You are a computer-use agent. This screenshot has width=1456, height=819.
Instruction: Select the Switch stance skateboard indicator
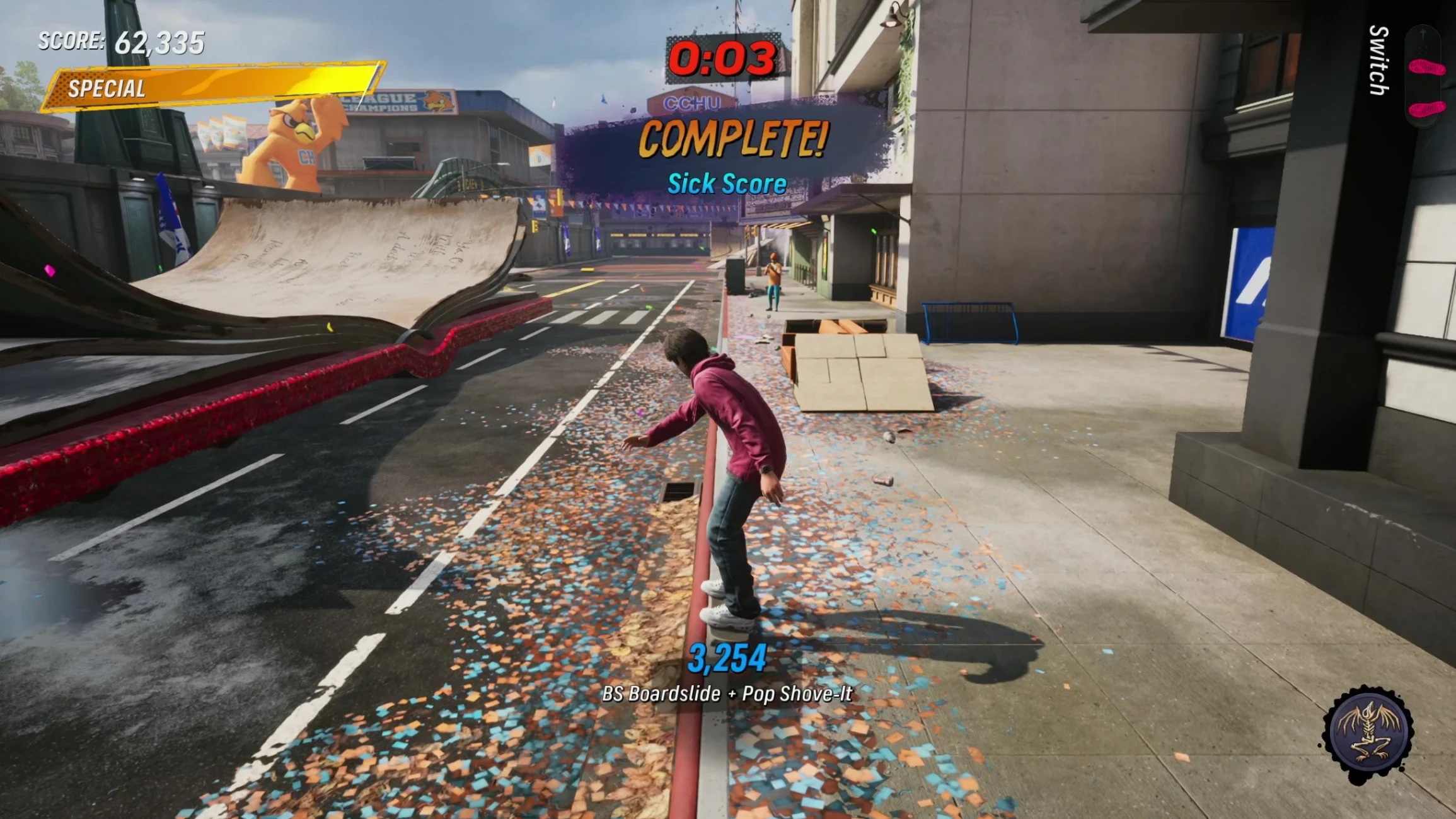coord(1424,74)
